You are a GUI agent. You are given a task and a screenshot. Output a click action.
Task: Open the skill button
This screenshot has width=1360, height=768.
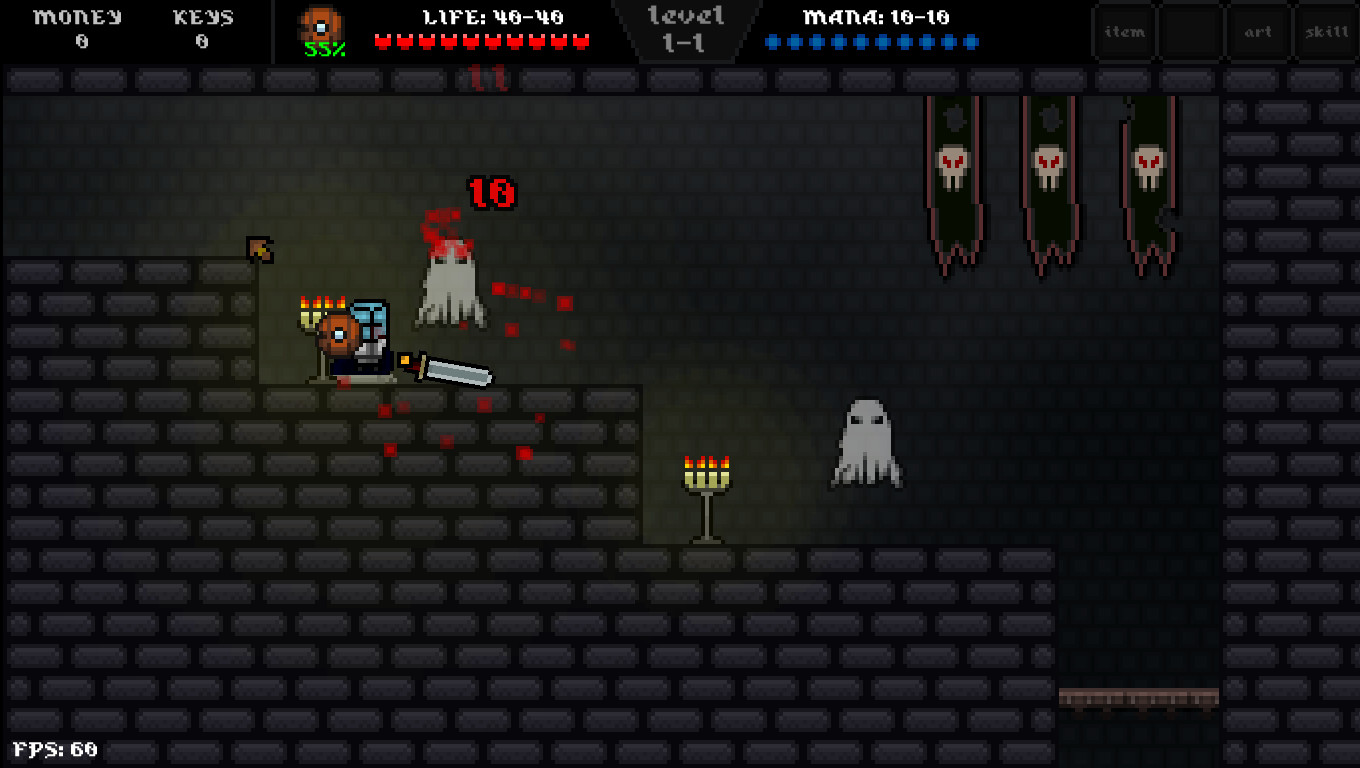[1325, 31]
